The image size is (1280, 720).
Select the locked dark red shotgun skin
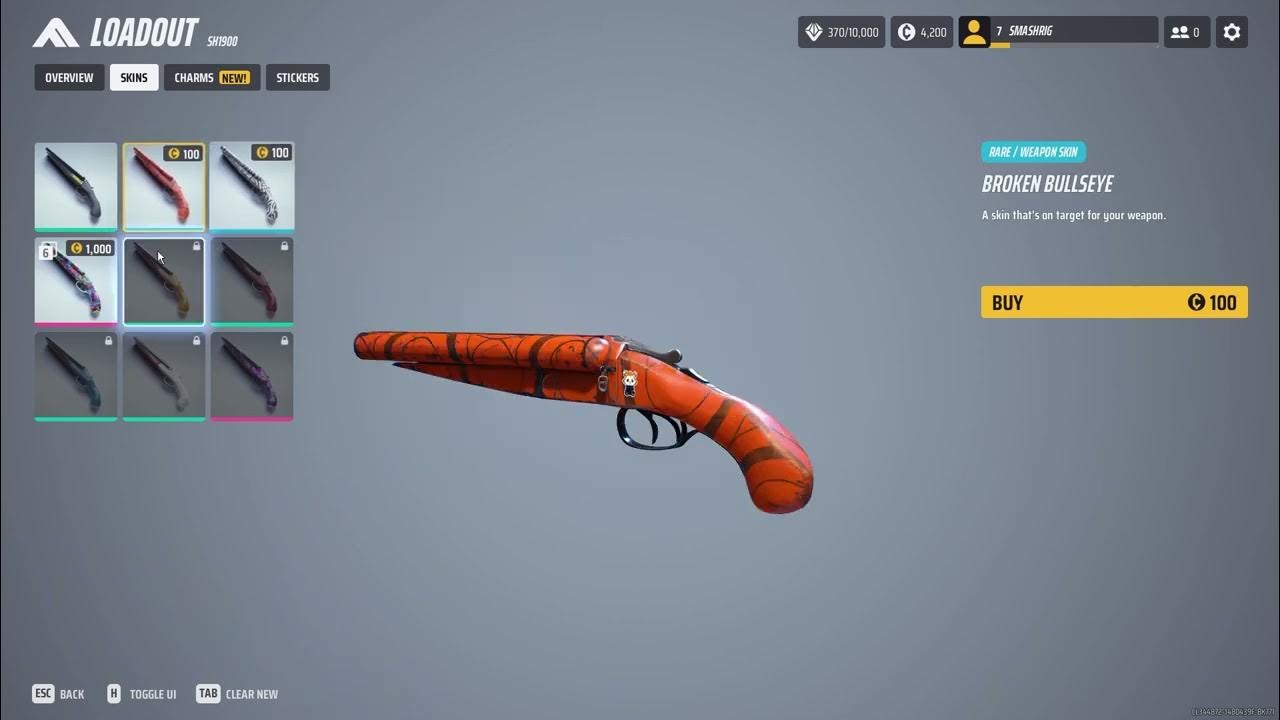pos(252,282)
